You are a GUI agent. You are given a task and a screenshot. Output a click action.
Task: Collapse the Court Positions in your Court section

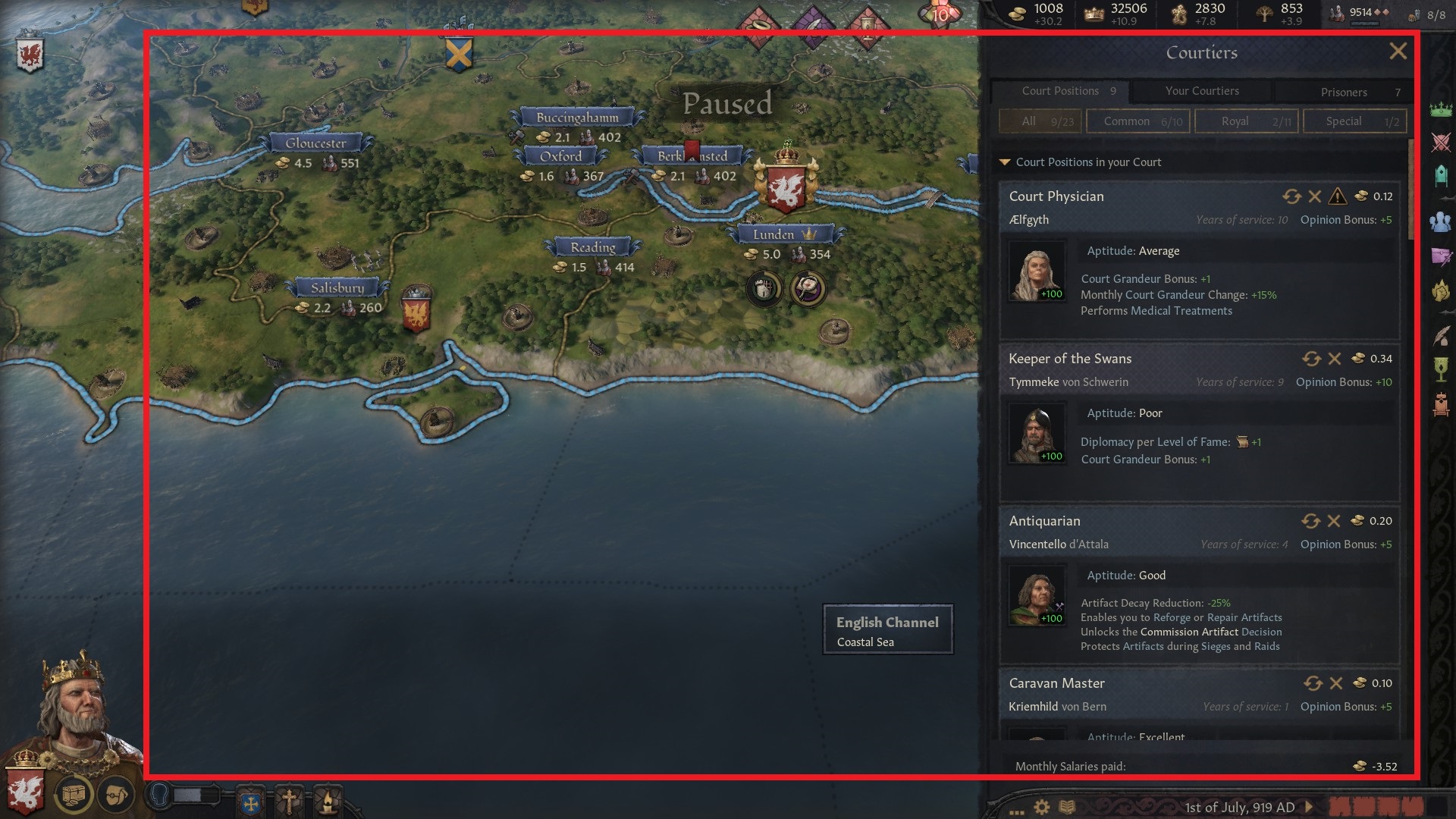coord(1006,162)
